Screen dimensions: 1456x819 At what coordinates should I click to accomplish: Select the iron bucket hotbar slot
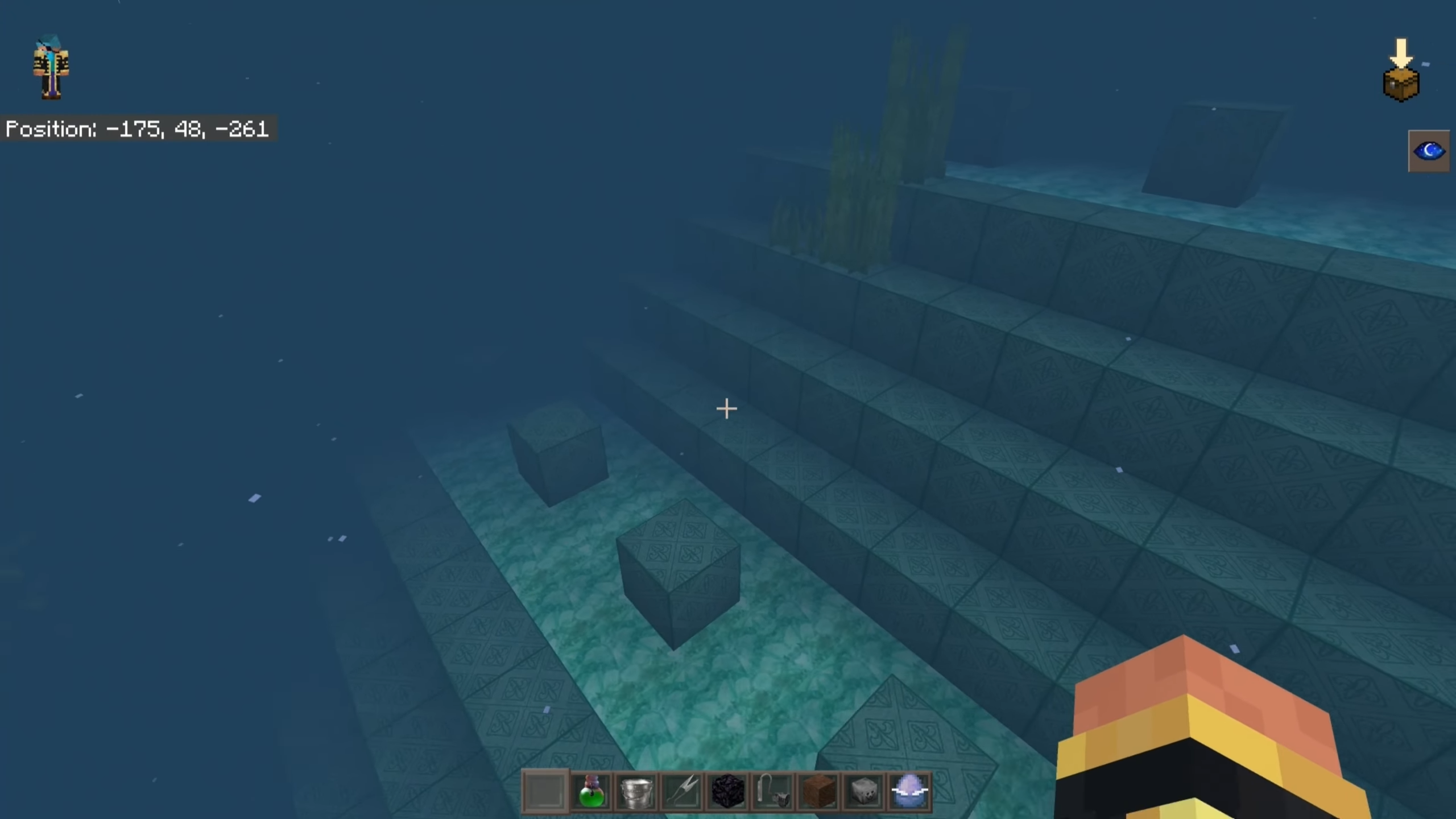[x=636, y=791]
